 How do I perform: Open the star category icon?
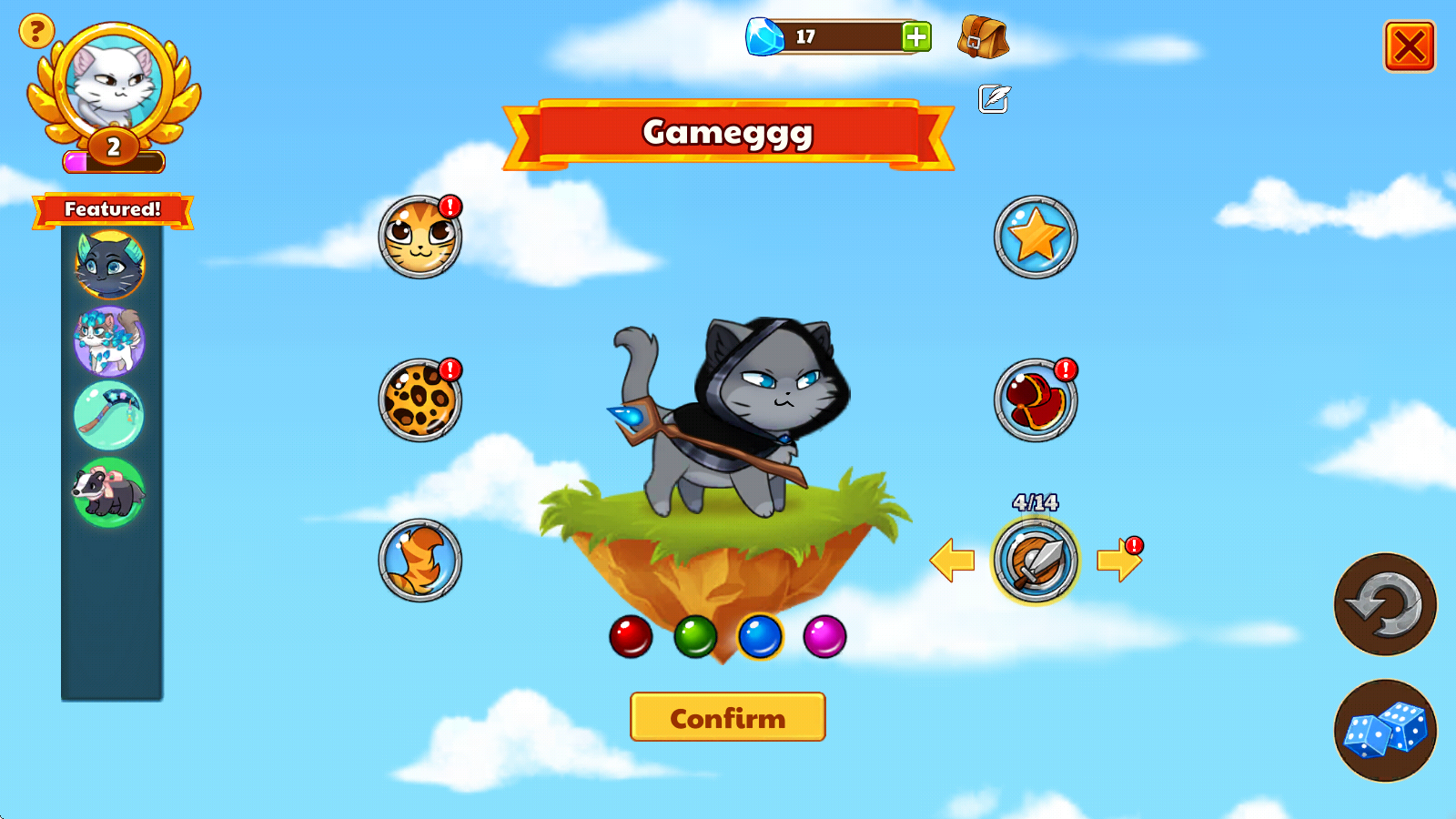click(x=1036, y=238)
